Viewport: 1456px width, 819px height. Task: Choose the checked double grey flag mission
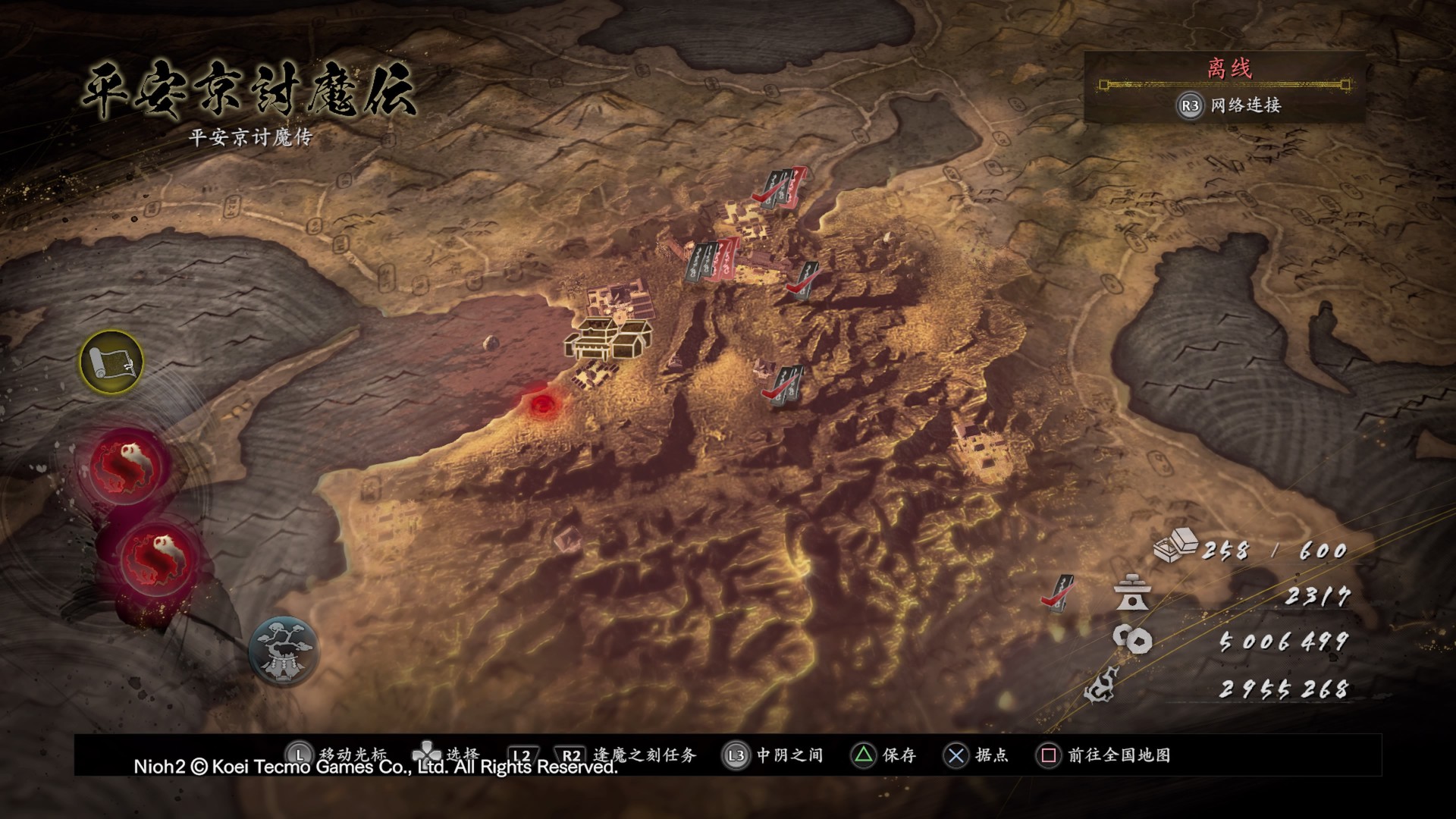pyautogui.click(x=784, y=384)
